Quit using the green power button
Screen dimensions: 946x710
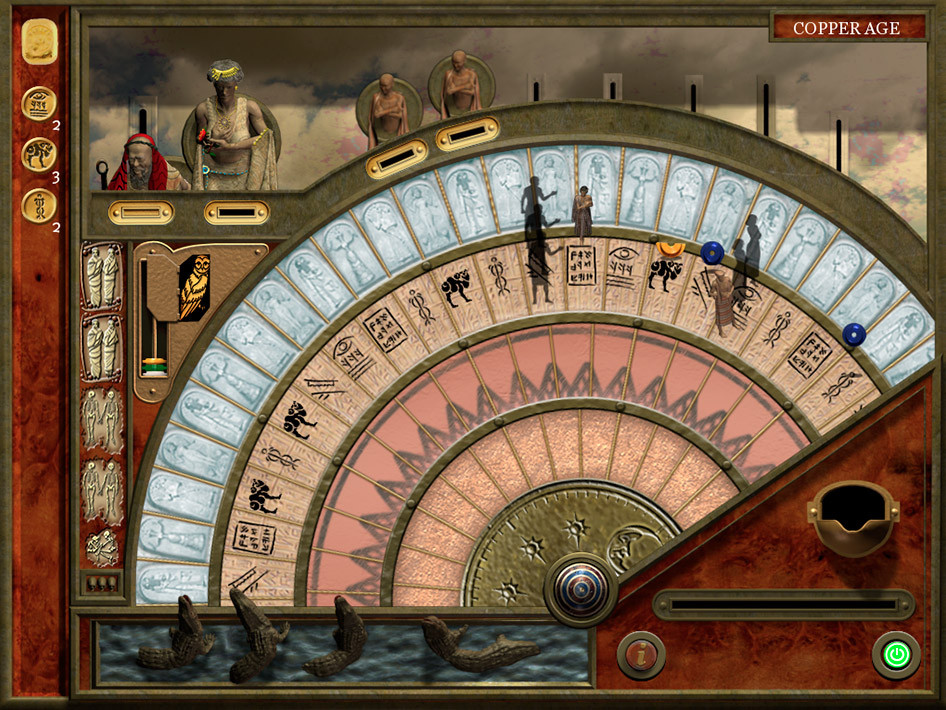point(896,655)
